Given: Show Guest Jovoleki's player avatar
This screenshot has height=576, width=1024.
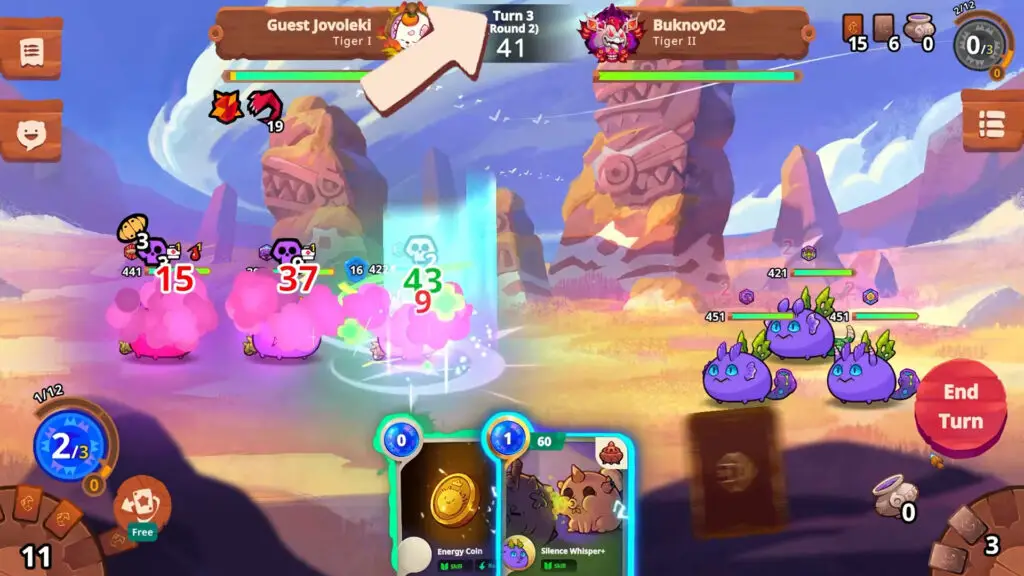Looking at the screenshot, I should point(410,28).
